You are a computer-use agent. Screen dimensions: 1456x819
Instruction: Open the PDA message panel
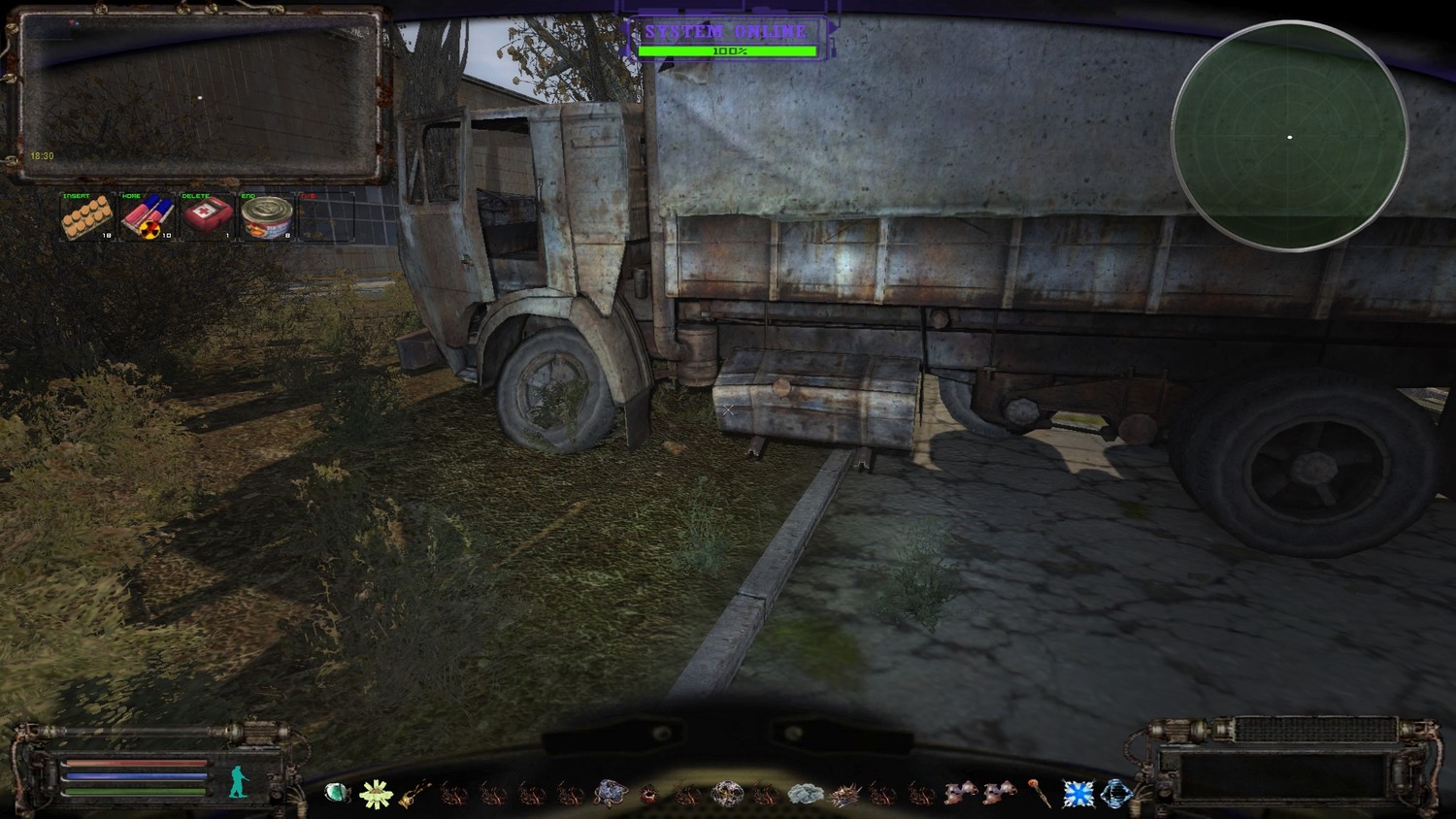pos(198,95)
